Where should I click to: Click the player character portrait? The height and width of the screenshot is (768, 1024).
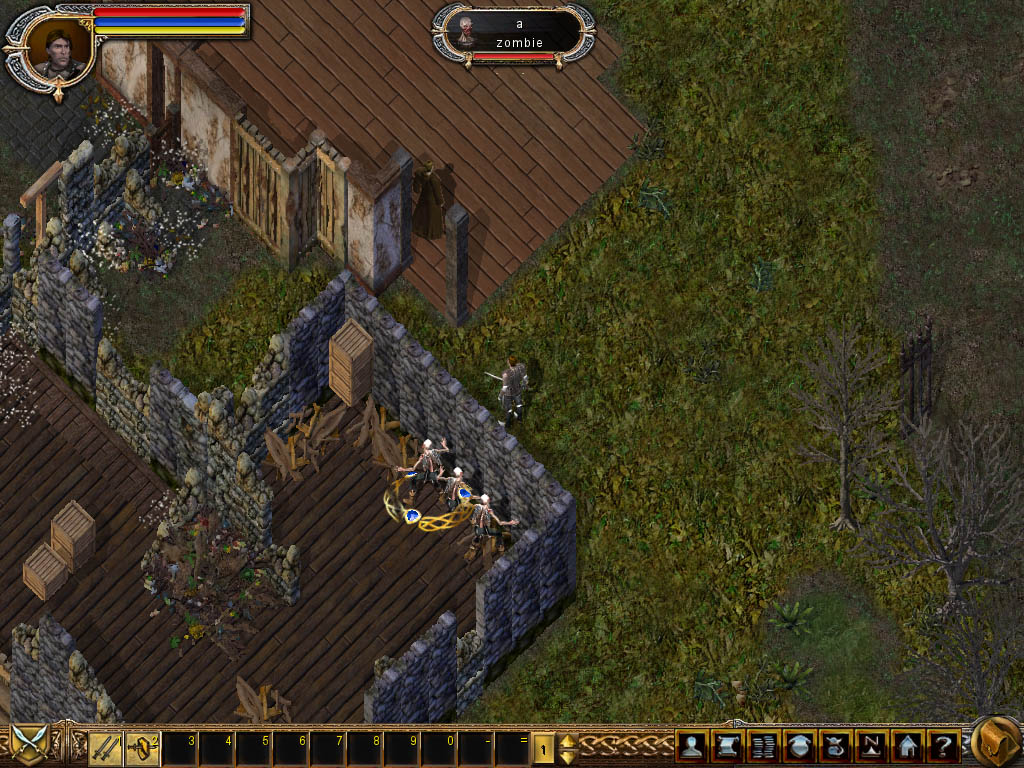[57, 48]
